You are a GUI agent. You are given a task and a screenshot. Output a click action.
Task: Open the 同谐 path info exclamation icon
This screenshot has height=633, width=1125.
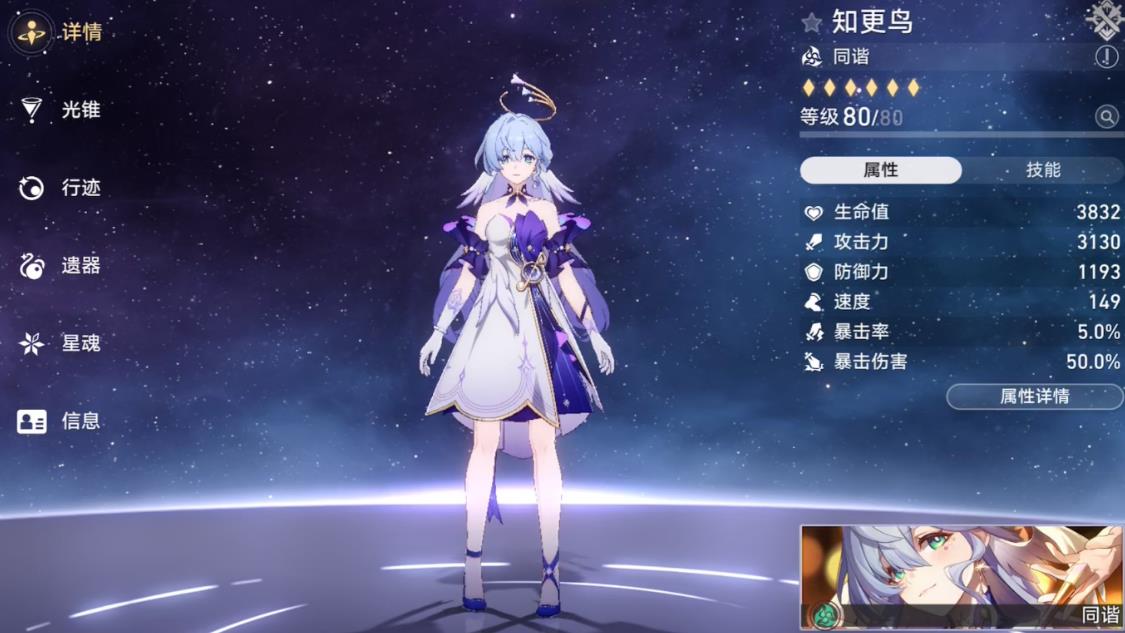1106,57
